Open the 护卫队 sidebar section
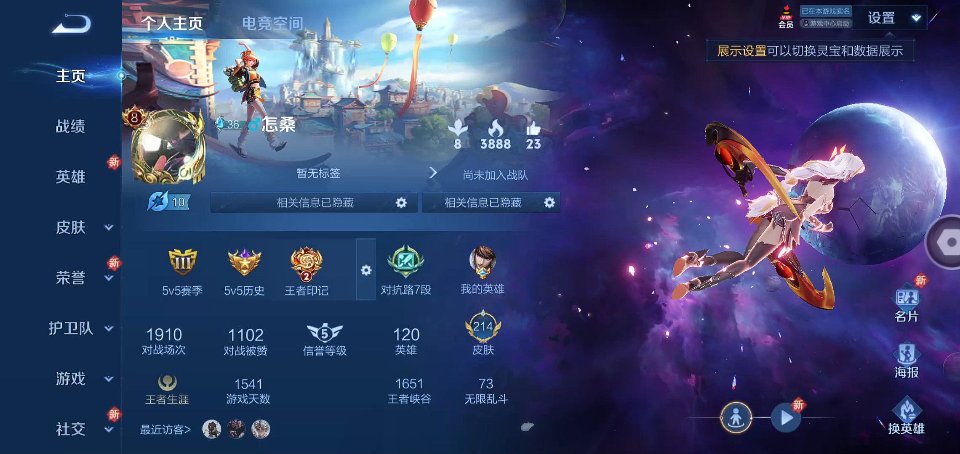 coord(72,328)
